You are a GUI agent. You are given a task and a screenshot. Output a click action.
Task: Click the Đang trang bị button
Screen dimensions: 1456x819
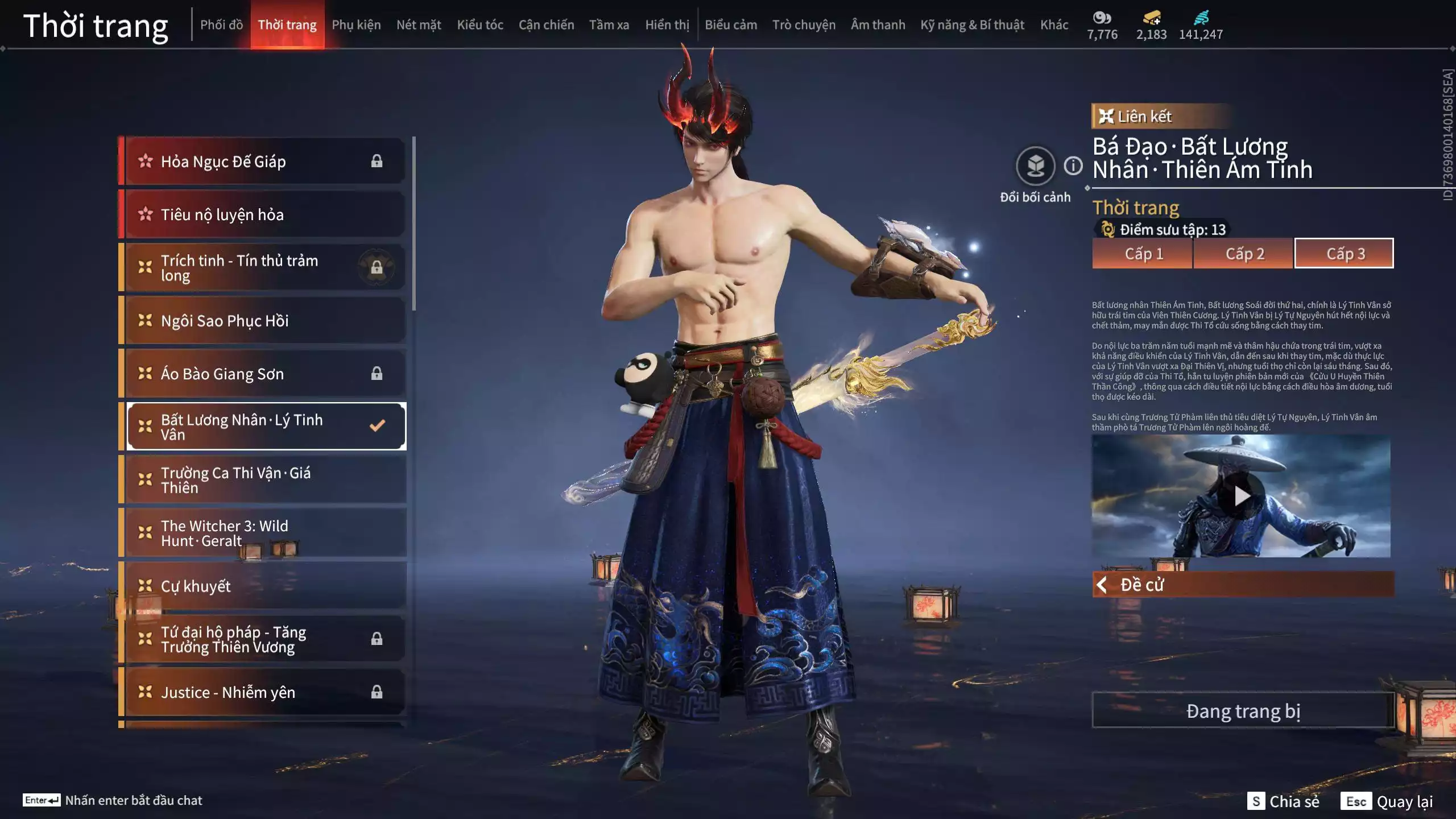pyautogui.click(x=1243, y=711)
